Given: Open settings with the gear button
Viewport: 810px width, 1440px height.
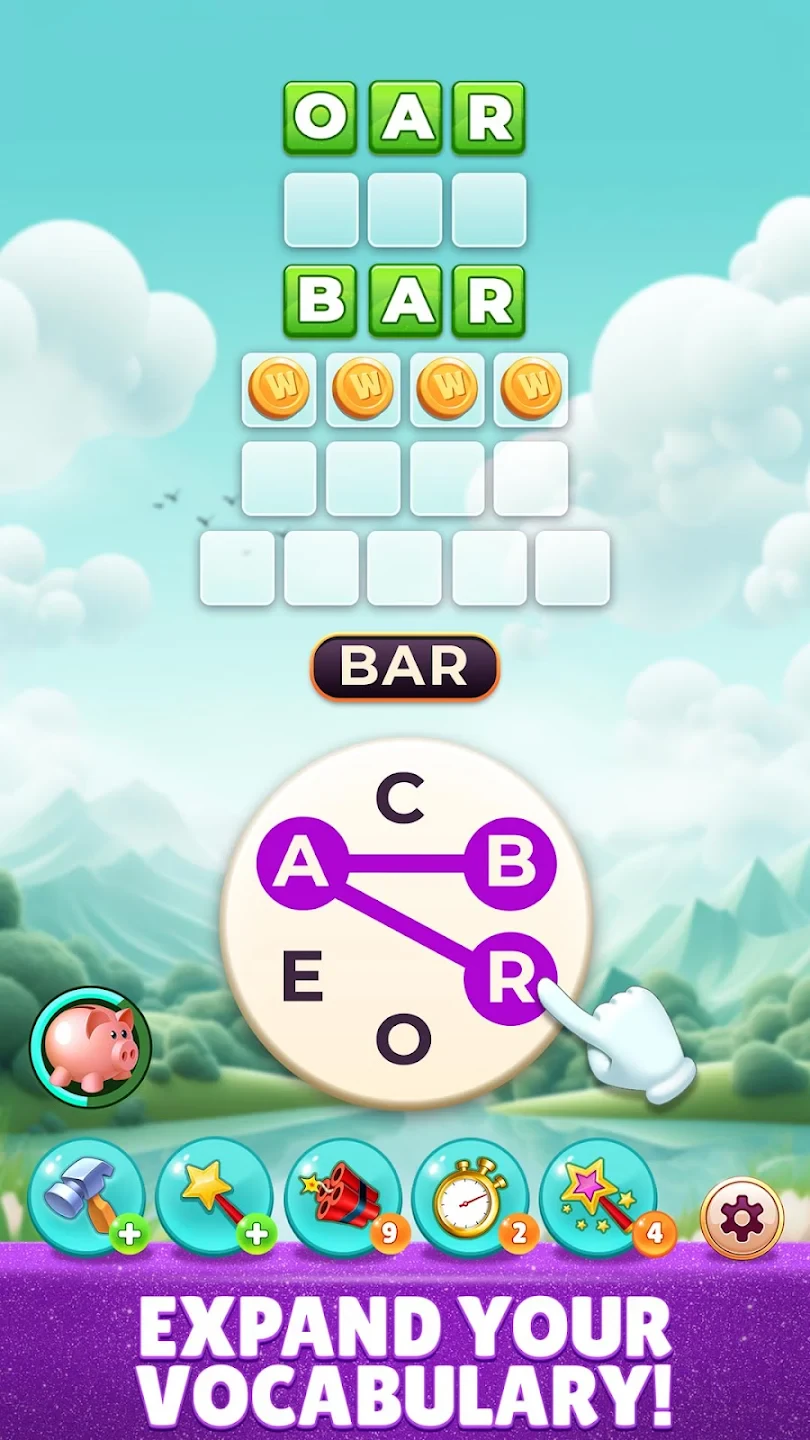Looking at the screenshot, I should coord(742,1218).
